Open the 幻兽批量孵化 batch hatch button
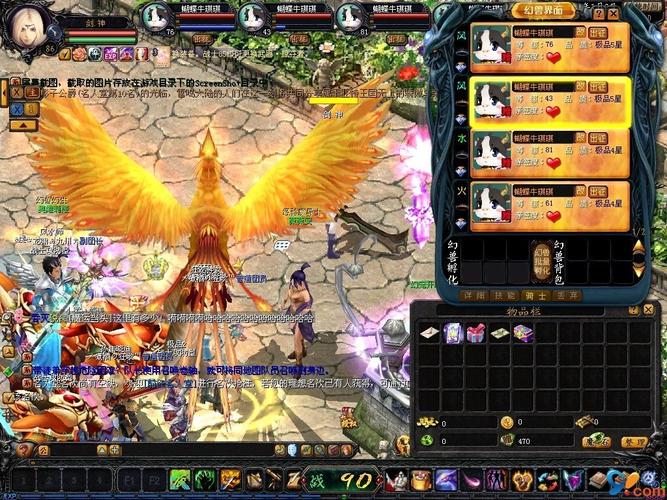The height and width of the screenshot is (500, 667). (x=541, y=261)
